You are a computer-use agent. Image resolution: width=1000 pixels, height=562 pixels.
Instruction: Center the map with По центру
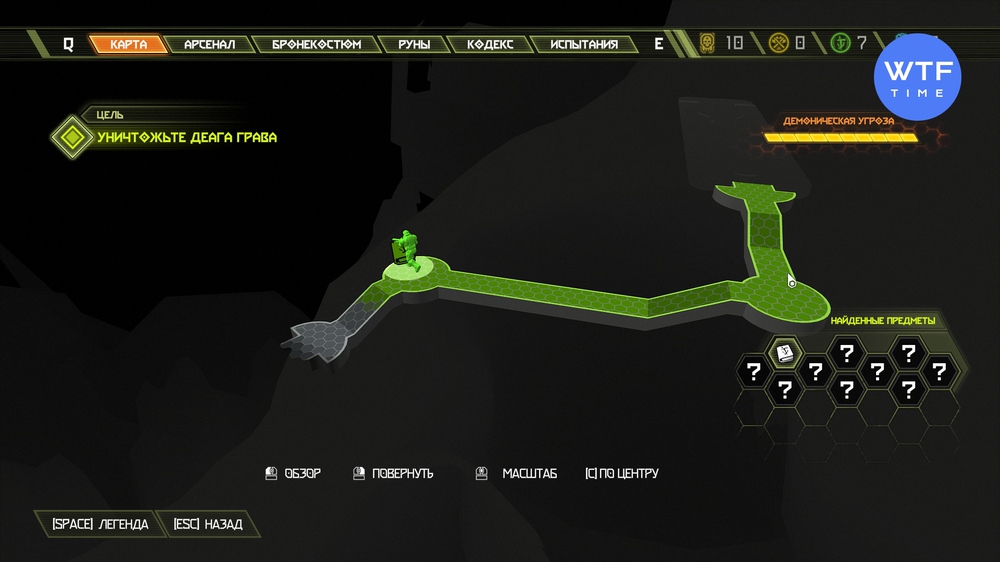[x=621, y=473]
